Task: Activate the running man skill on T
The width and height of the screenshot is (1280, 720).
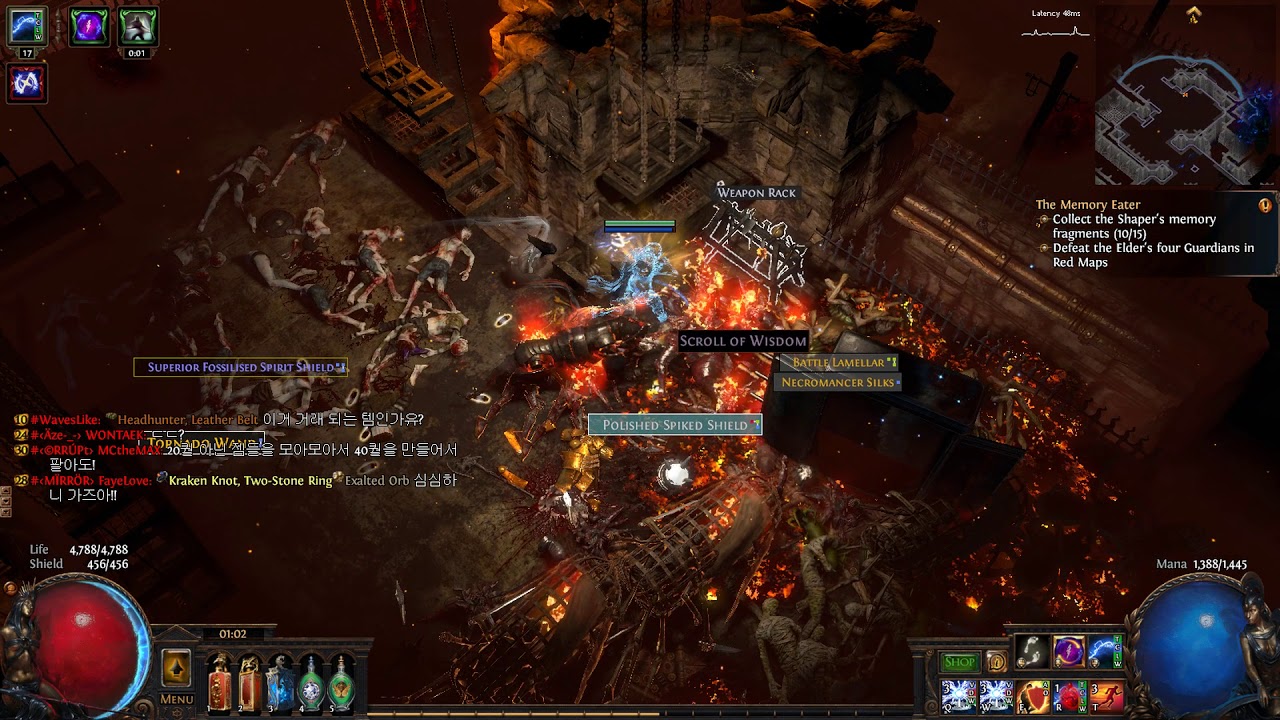Action: coord(1106,696)
